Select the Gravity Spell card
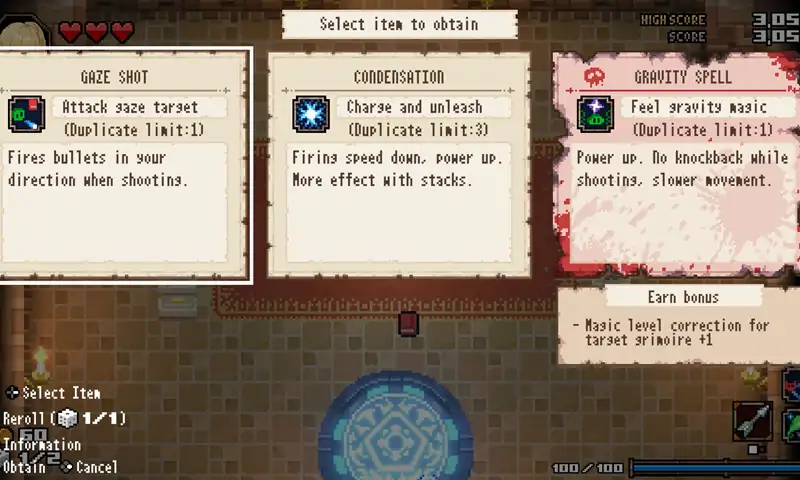Image resolution: width=800 pixels, height=480 pixels. pos(678,165)
